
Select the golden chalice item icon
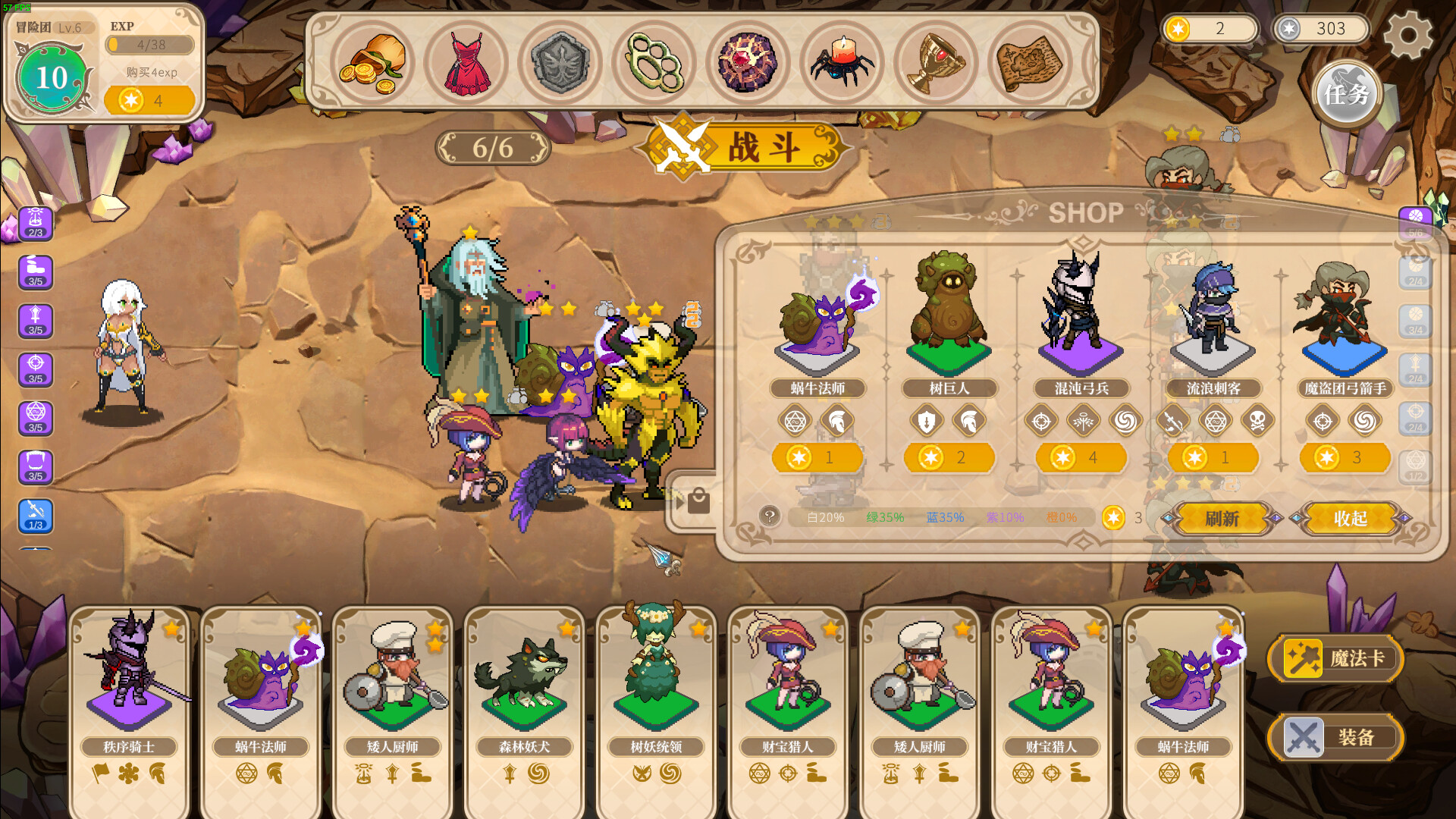point(935,64)
